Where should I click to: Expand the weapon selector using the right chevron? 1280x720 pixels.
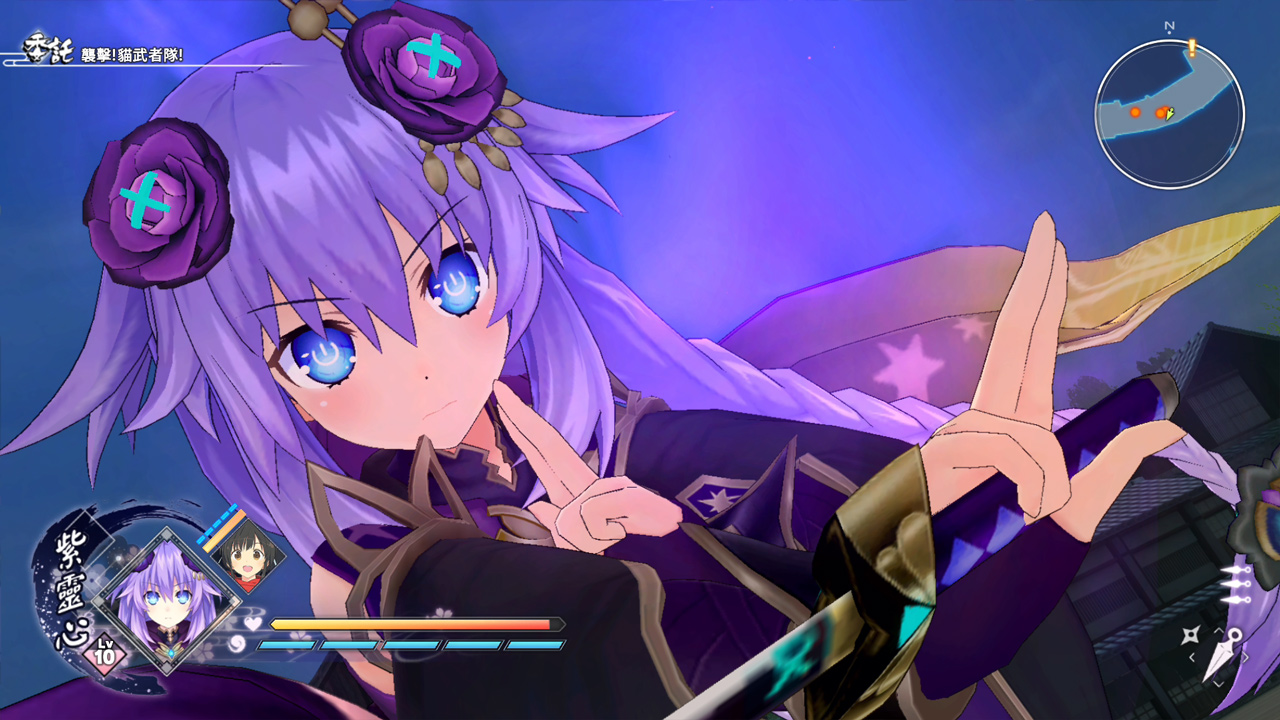click(1246, 656)
